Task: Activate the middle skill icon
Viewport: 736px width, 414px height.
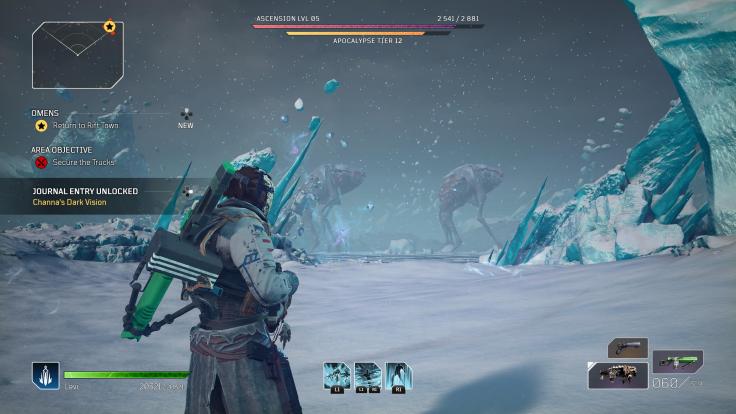Action: pos(367,376)
